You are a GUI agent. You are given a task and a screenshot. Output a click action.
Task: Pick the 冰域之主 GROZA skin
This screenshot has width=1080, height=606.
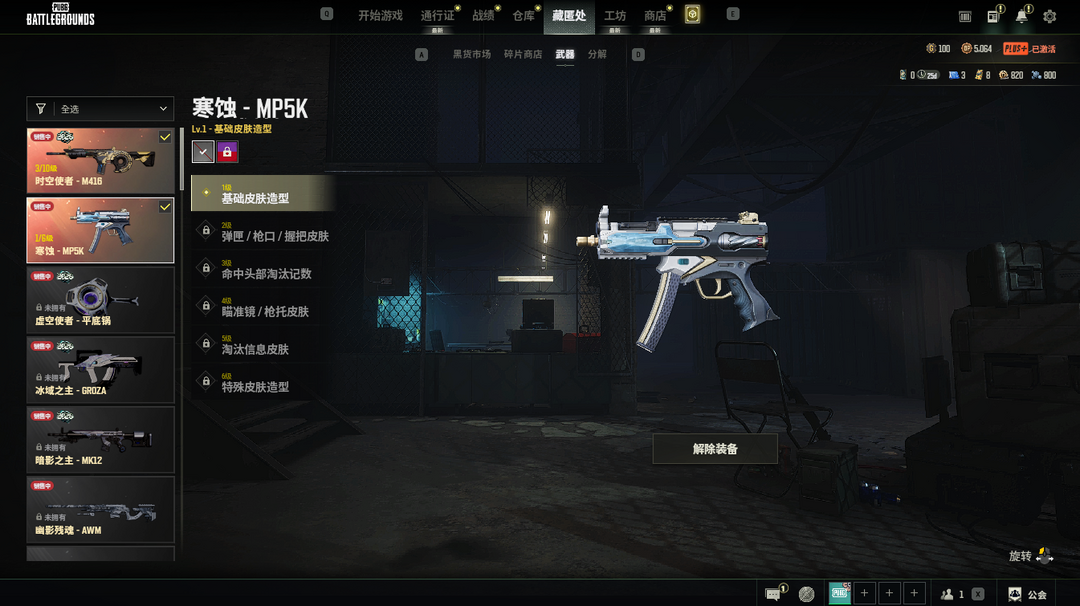coord(100,369)
